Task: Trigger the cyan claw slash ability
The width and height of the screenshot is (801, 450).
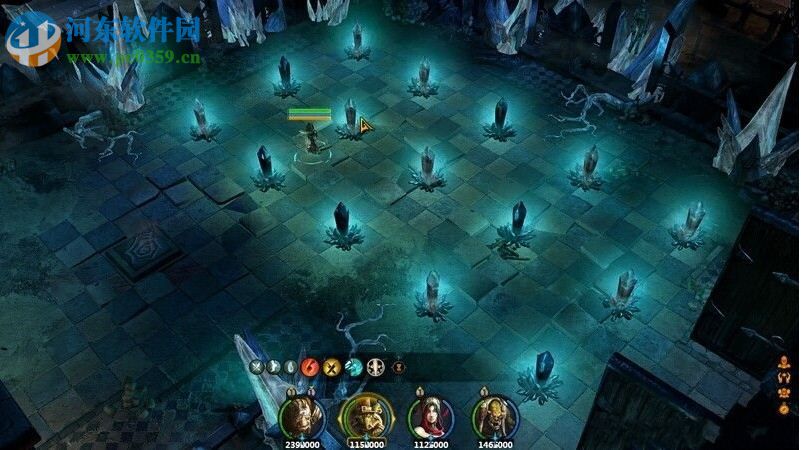Action: pyautogui.click(x=353, y=367)
